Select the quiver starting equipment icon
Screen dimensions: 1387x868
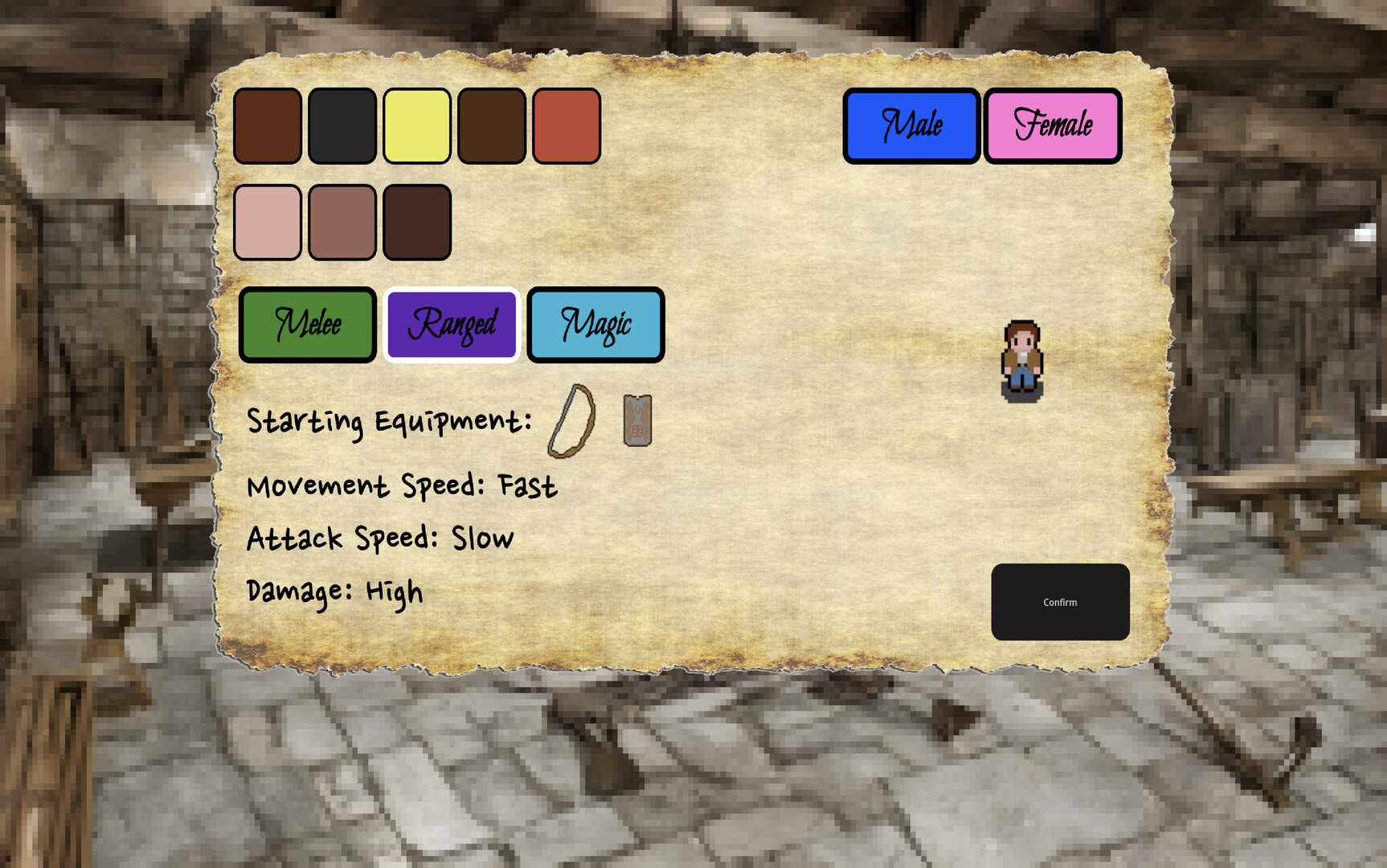[x=636, y=420]
